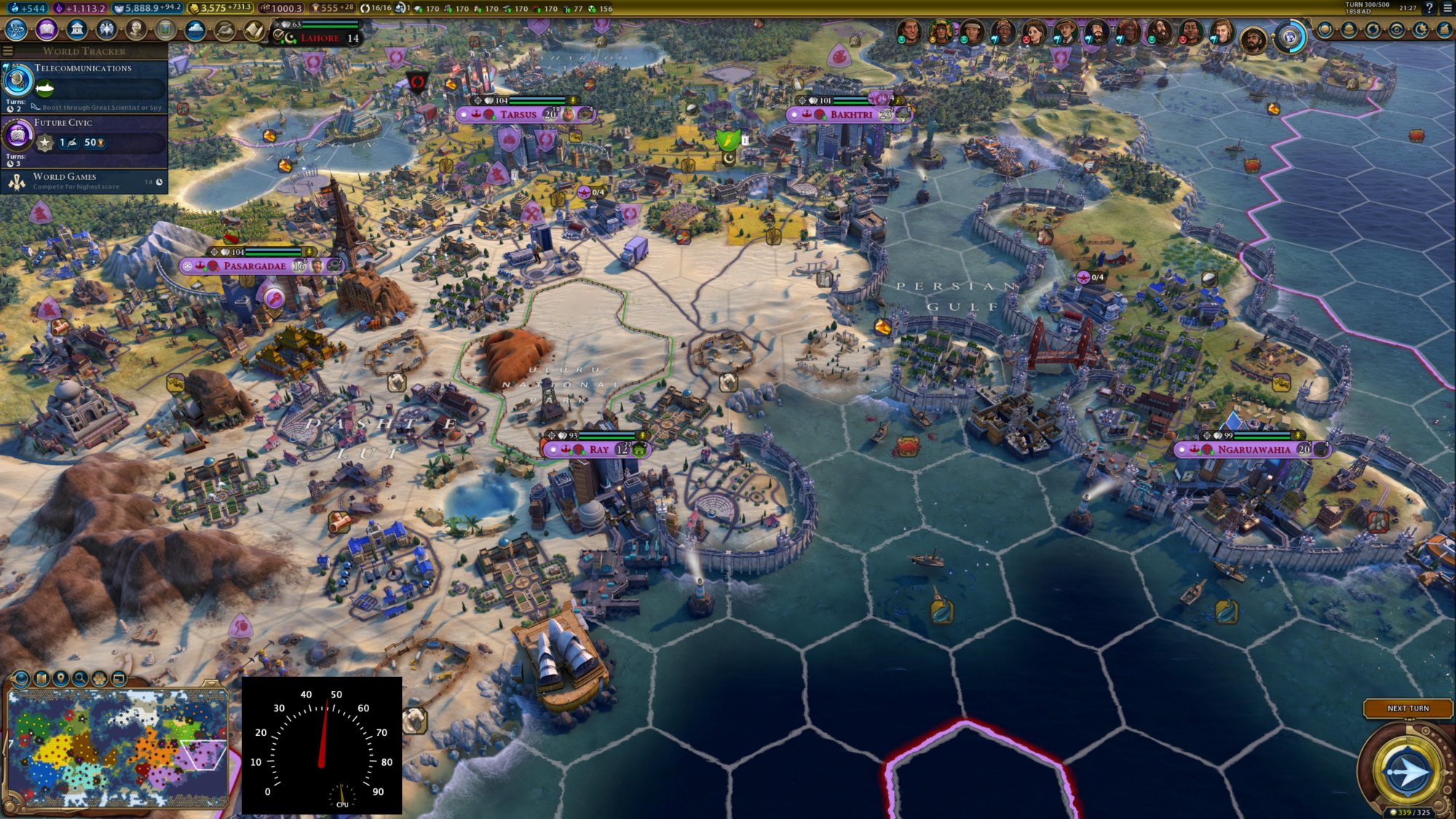Open the map search magnifier on the minimap

tap(80, 678)
